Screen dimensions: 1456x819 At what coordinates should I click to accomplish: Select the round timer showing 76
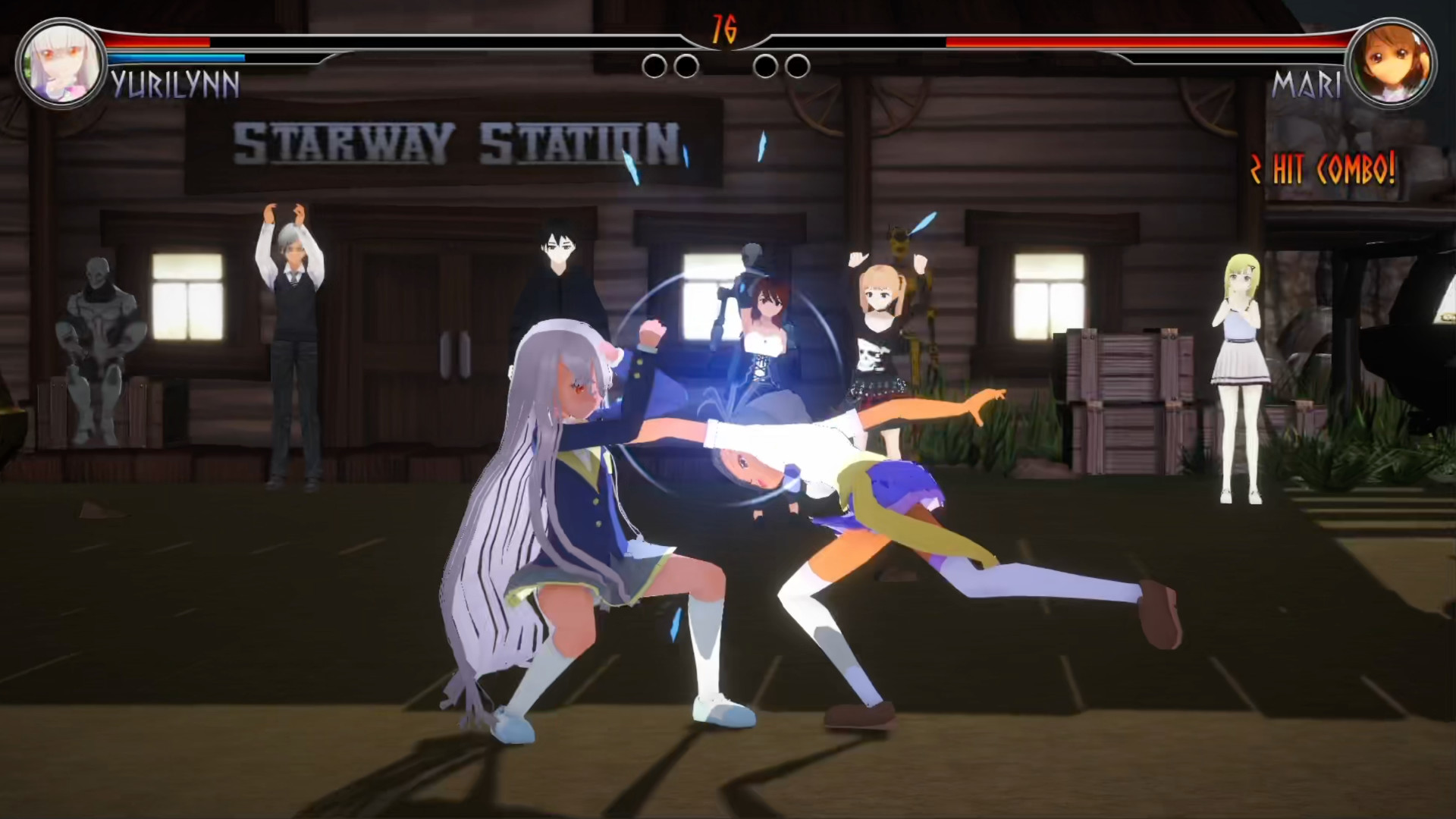point(726,29)
